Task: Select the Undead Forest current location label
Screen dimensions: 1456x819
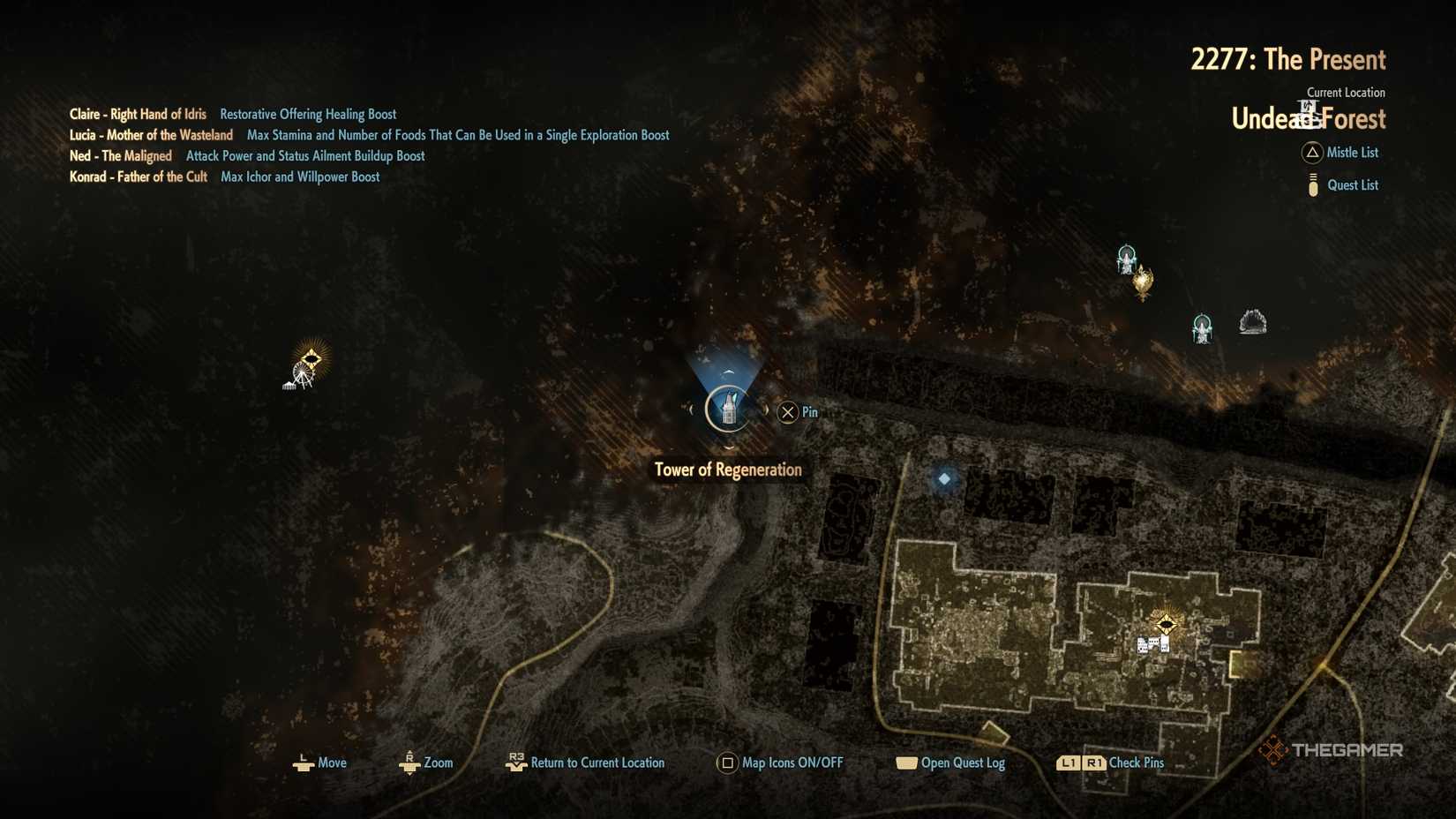Action: point(1309,118)
